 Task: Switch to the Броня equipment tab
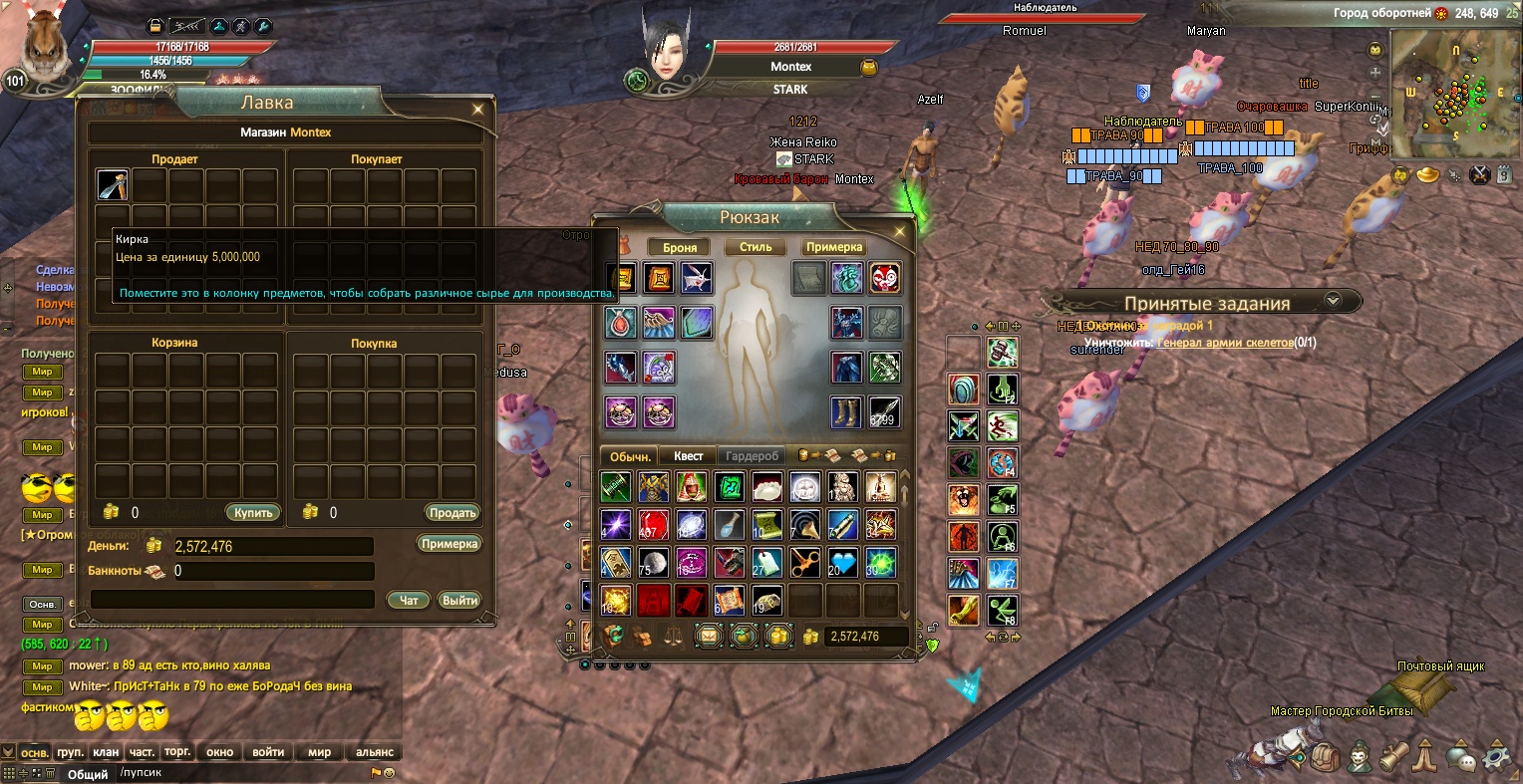(679, 247)
